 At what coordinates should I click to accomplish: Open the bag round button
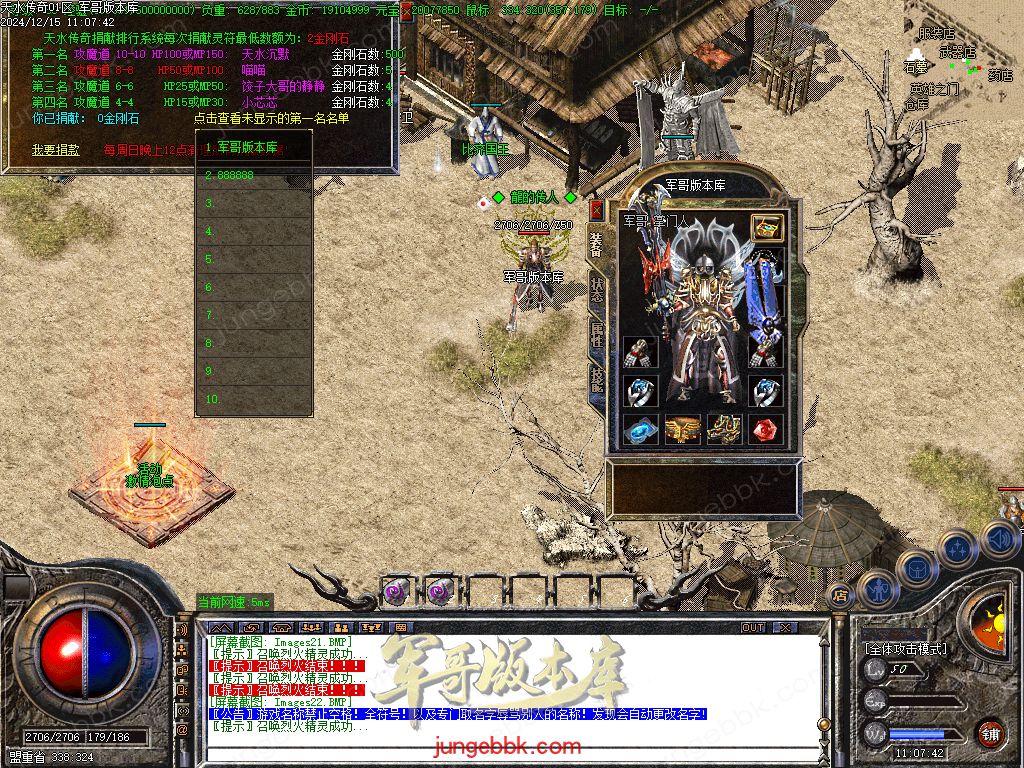(x=916, y=566)
